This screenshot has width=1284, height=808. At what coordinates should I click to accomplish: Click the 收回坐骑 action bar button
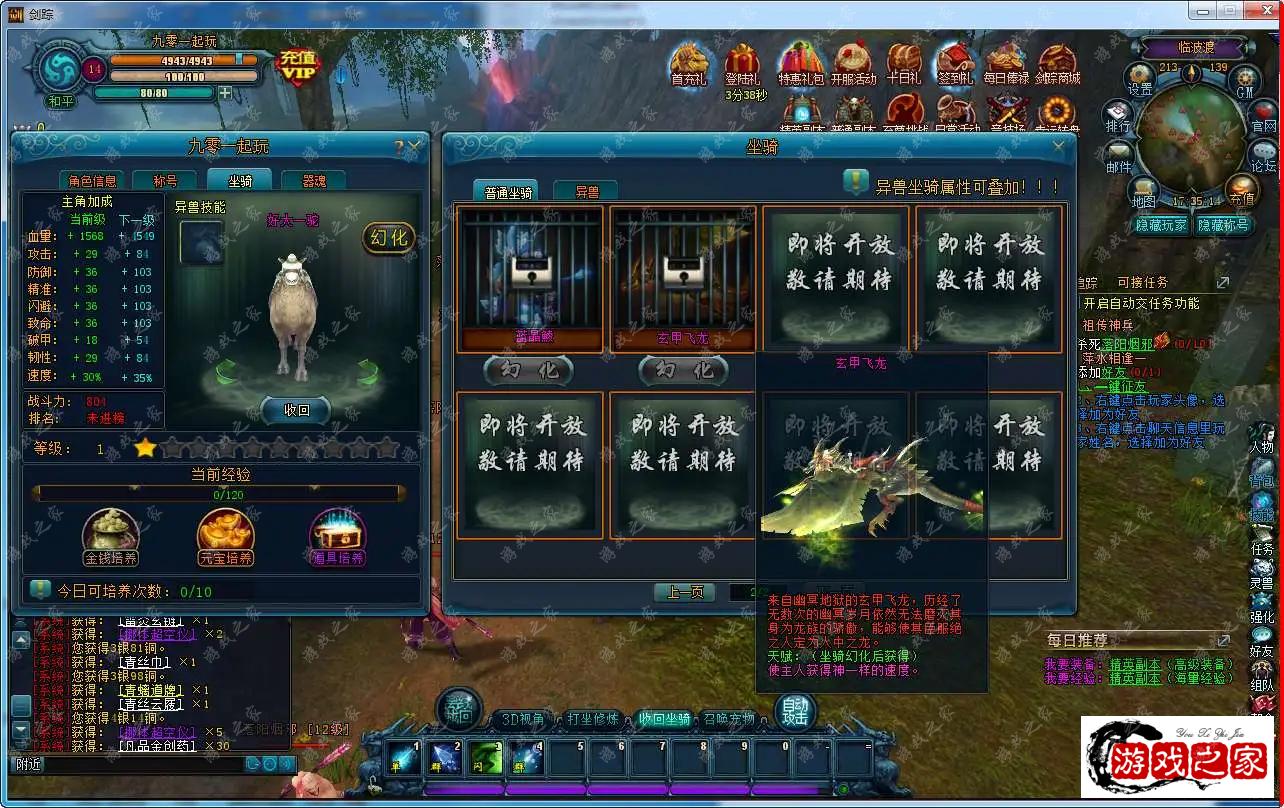click(x=664, y=719)
